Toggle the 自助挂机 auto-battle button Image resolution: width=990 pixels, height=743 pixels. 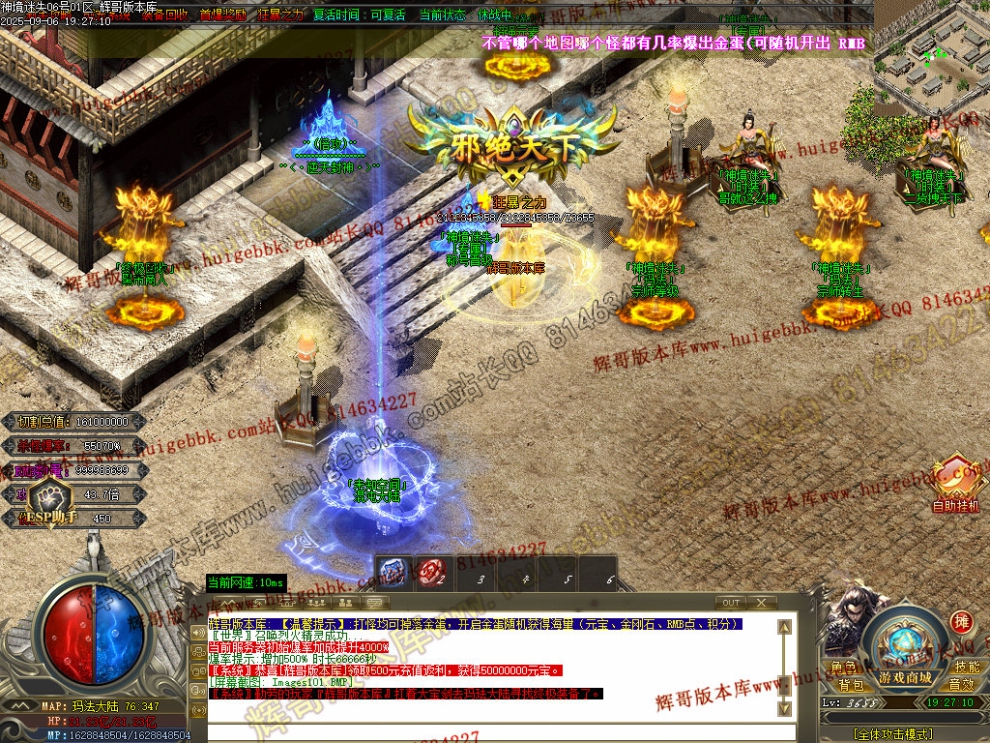coord(957,485)
